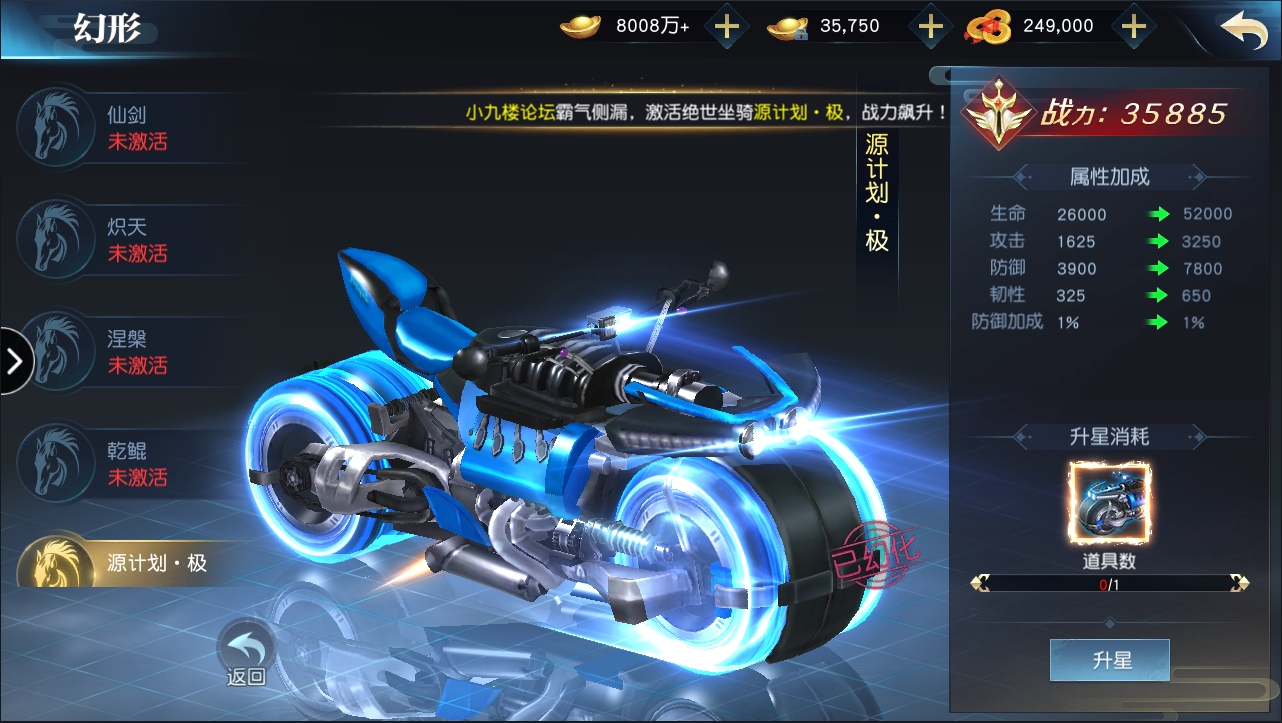Expand the left side panel arrow
The width and height of the screenshot is (1282, 723).
[14, 361]
